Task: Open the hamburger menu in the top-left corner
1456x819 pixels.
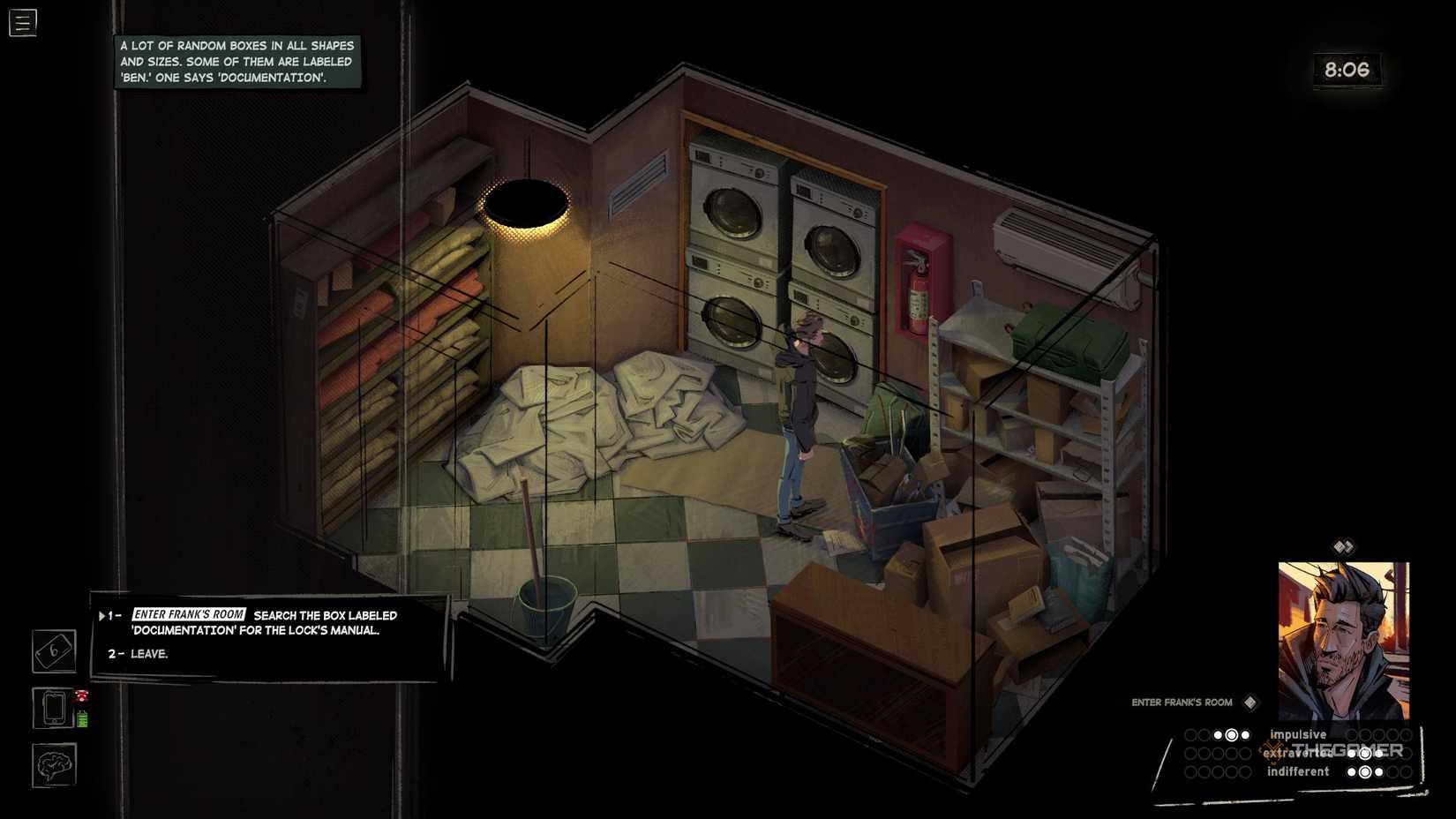Action: tap(22, 22)
